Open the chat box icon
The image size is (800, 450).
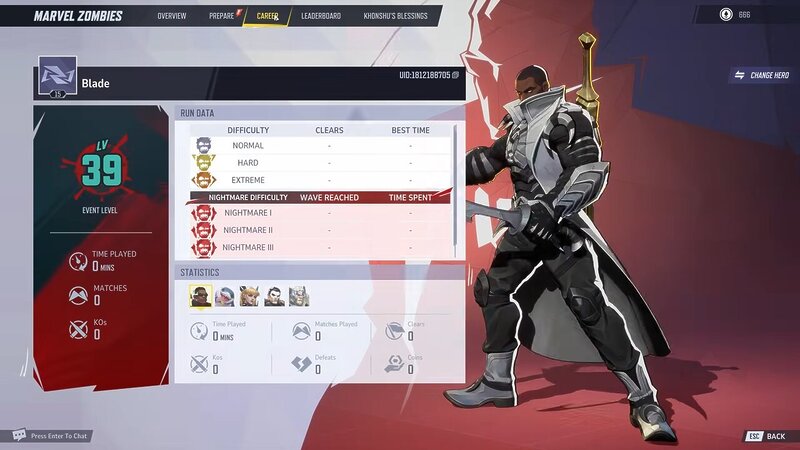point(18,436)
